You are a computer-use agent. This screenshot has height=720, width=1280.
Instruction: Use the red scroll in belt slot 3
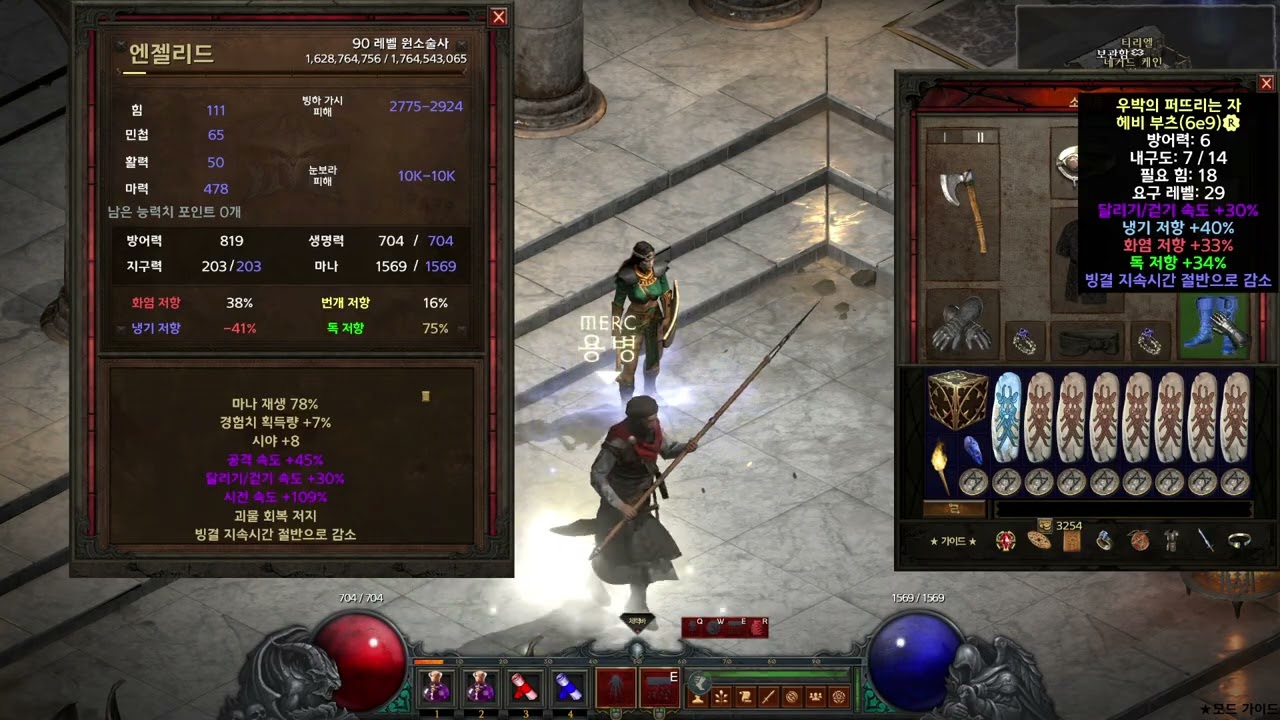pyautogui.click(x=525, y=687)
